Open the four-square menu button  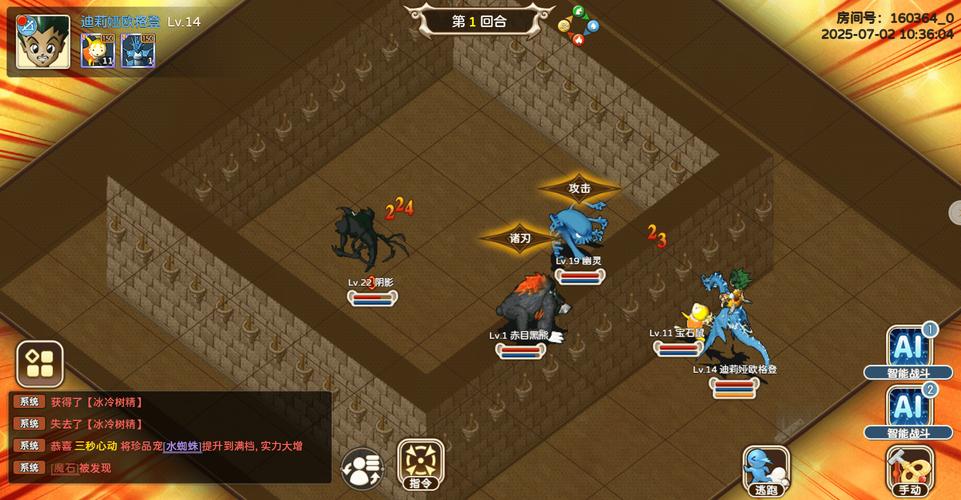[40, 364]
